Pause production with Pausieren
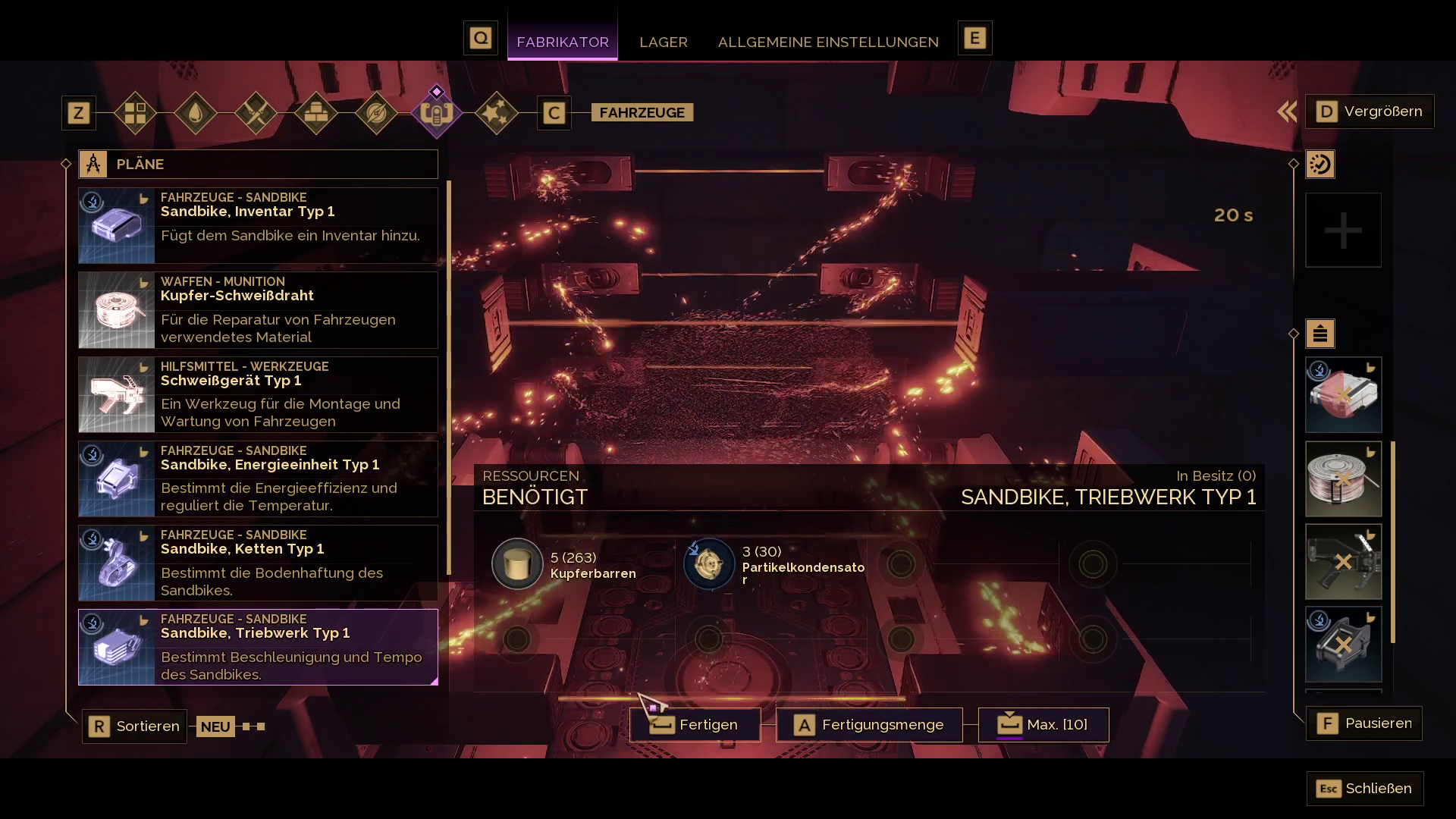 click(x=1363, y=723)
